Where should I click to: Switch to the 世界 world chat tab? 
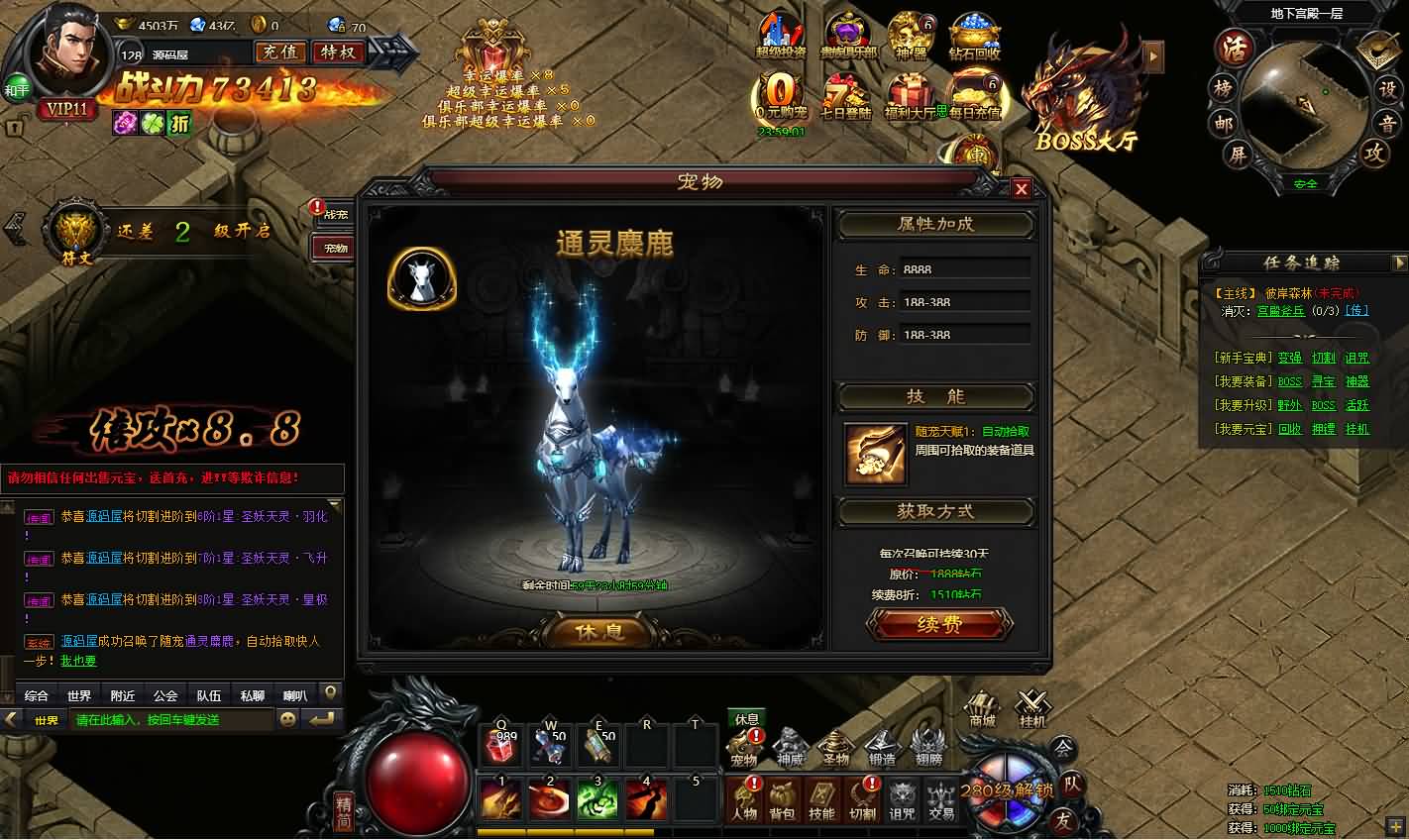(x=79, y=694)
